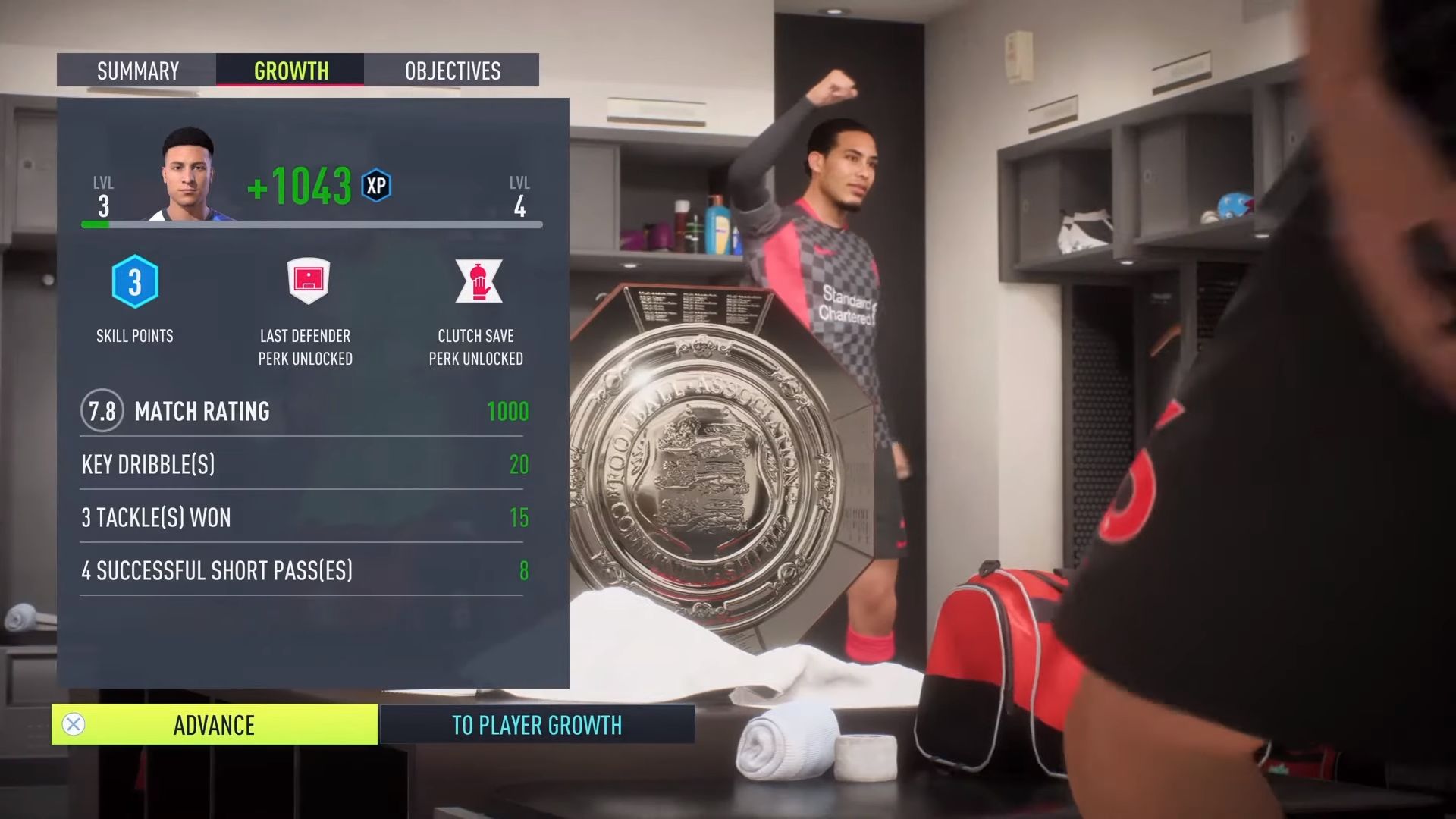Click the LVL 4 level indicator
The width and height of the screenshot is (1456, 819).
519,193
